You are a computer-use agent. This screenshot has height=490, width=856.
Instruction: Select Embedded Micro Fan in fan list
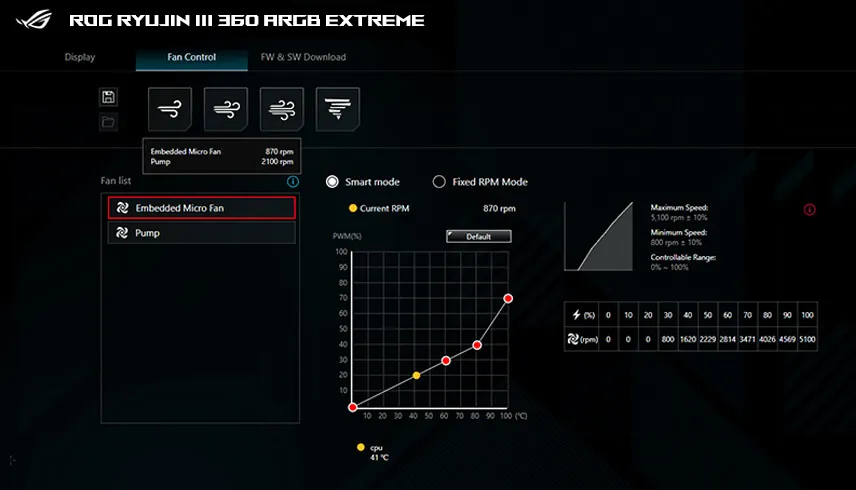(x=202, y=208)
